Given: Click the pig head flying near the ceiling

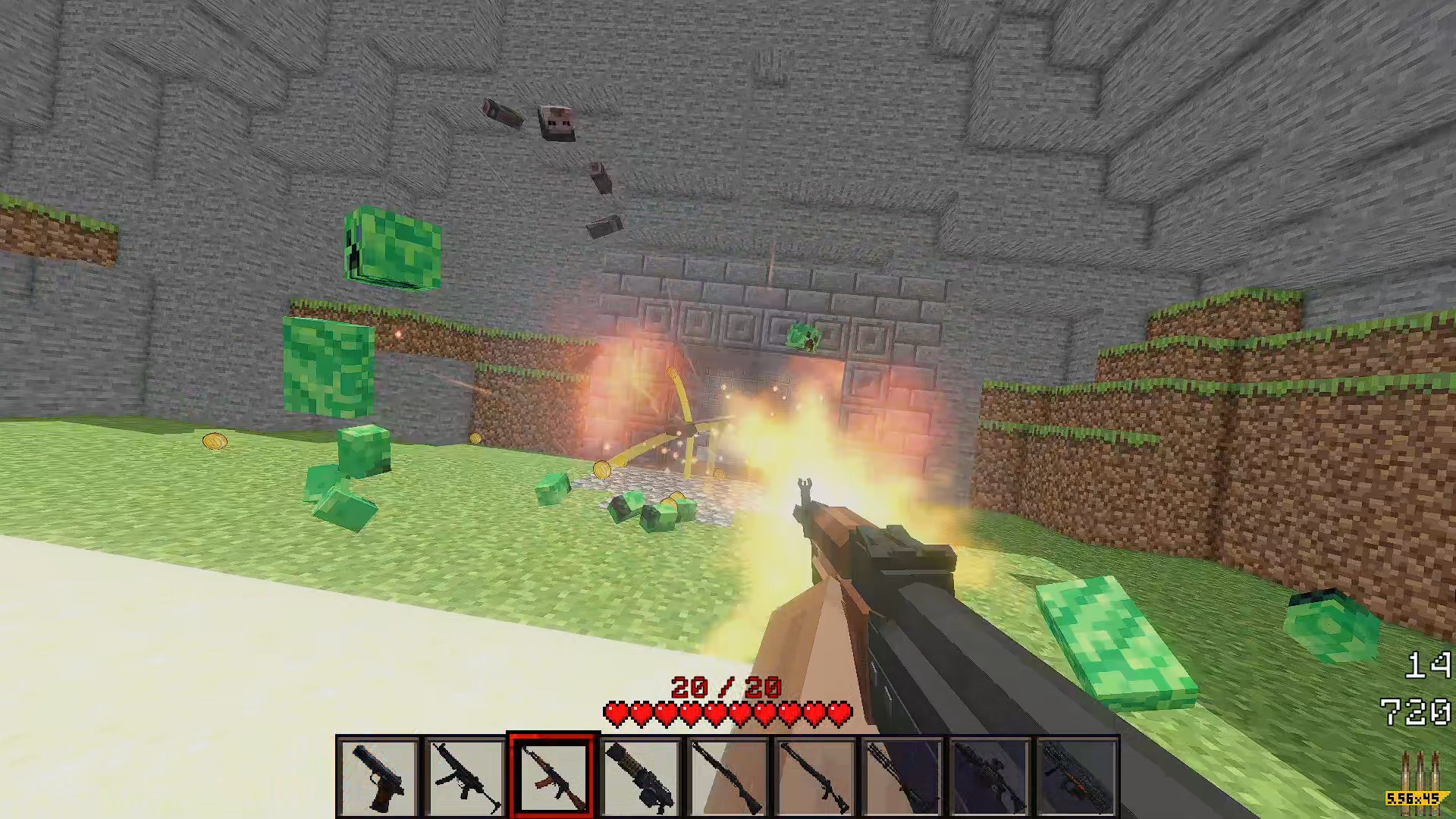Looking at the screenshot, I should click(556, 123).
